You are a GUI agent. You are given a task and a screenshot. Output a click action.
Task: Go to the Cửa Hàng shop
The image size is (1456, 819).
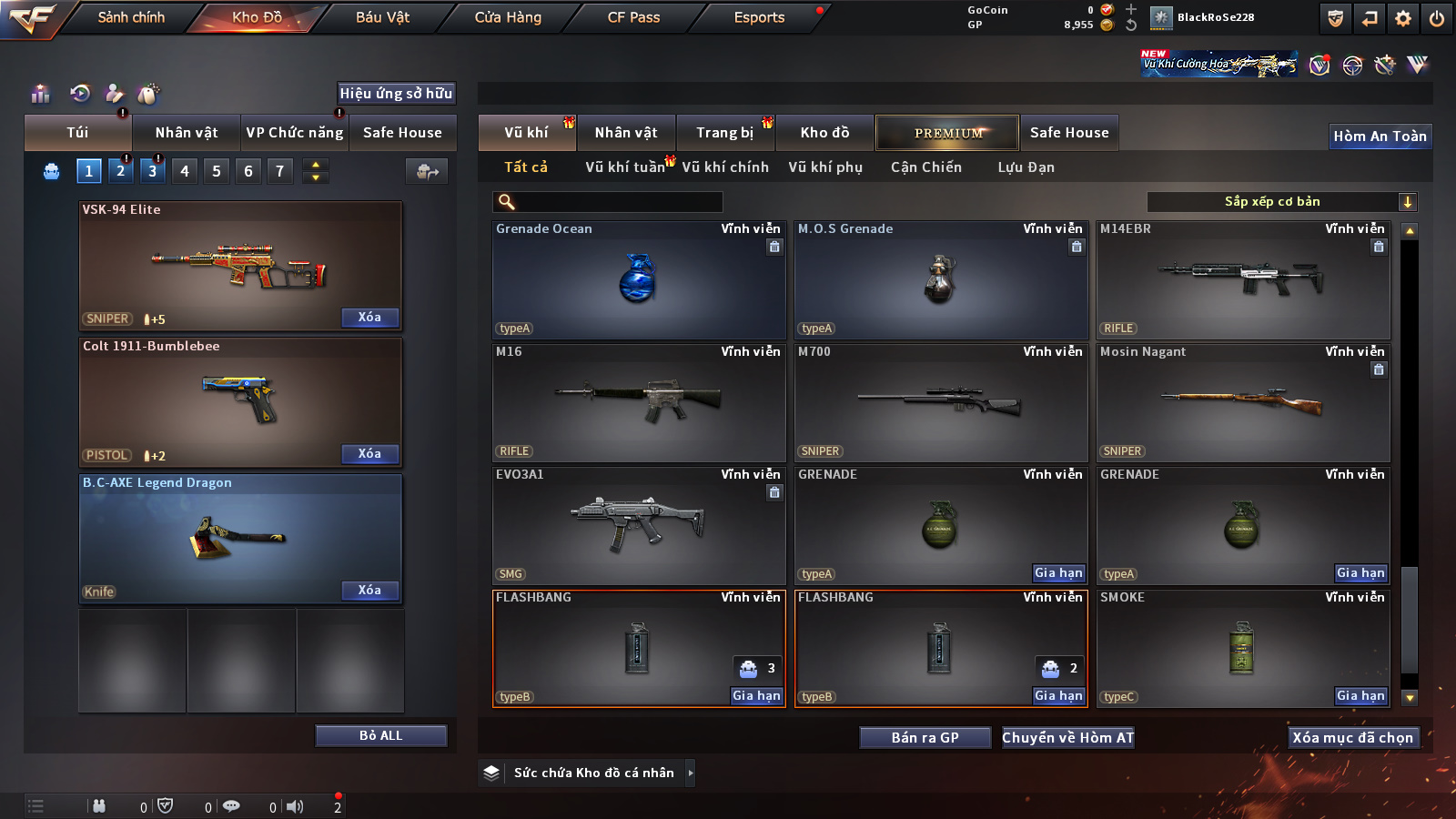point(508,17)
